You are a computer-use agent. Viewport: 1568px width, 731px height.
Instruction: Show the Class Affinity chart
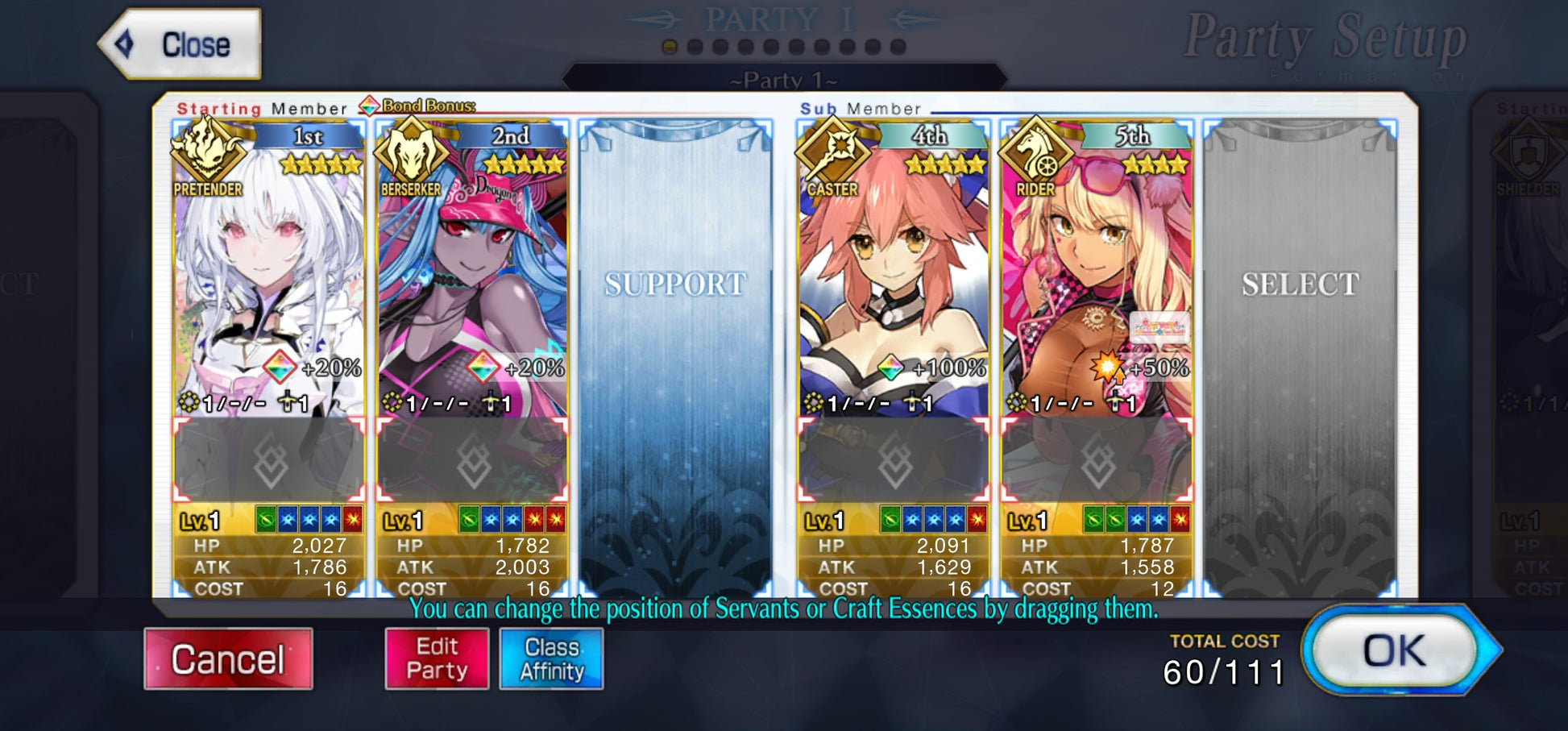(551, 659)
